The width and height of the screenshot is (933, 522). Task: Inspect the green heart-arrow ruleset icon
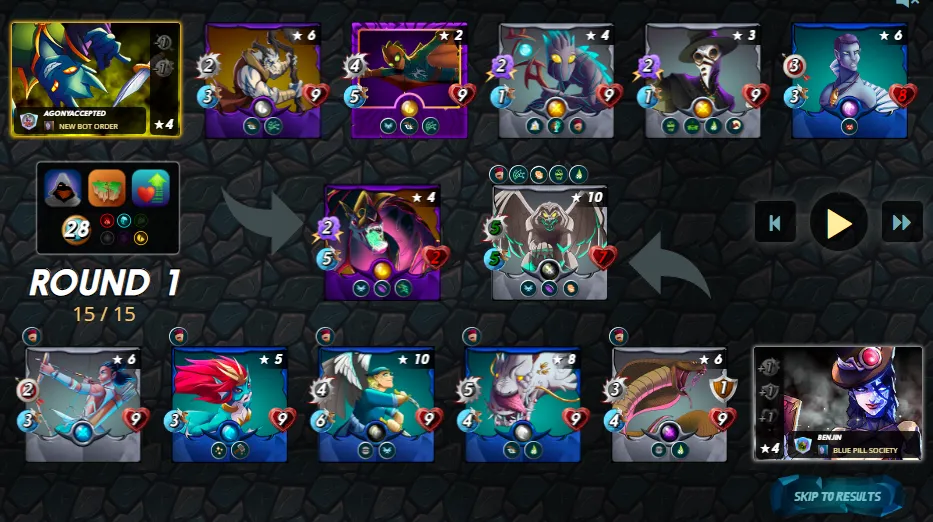(x=150, y=187)
